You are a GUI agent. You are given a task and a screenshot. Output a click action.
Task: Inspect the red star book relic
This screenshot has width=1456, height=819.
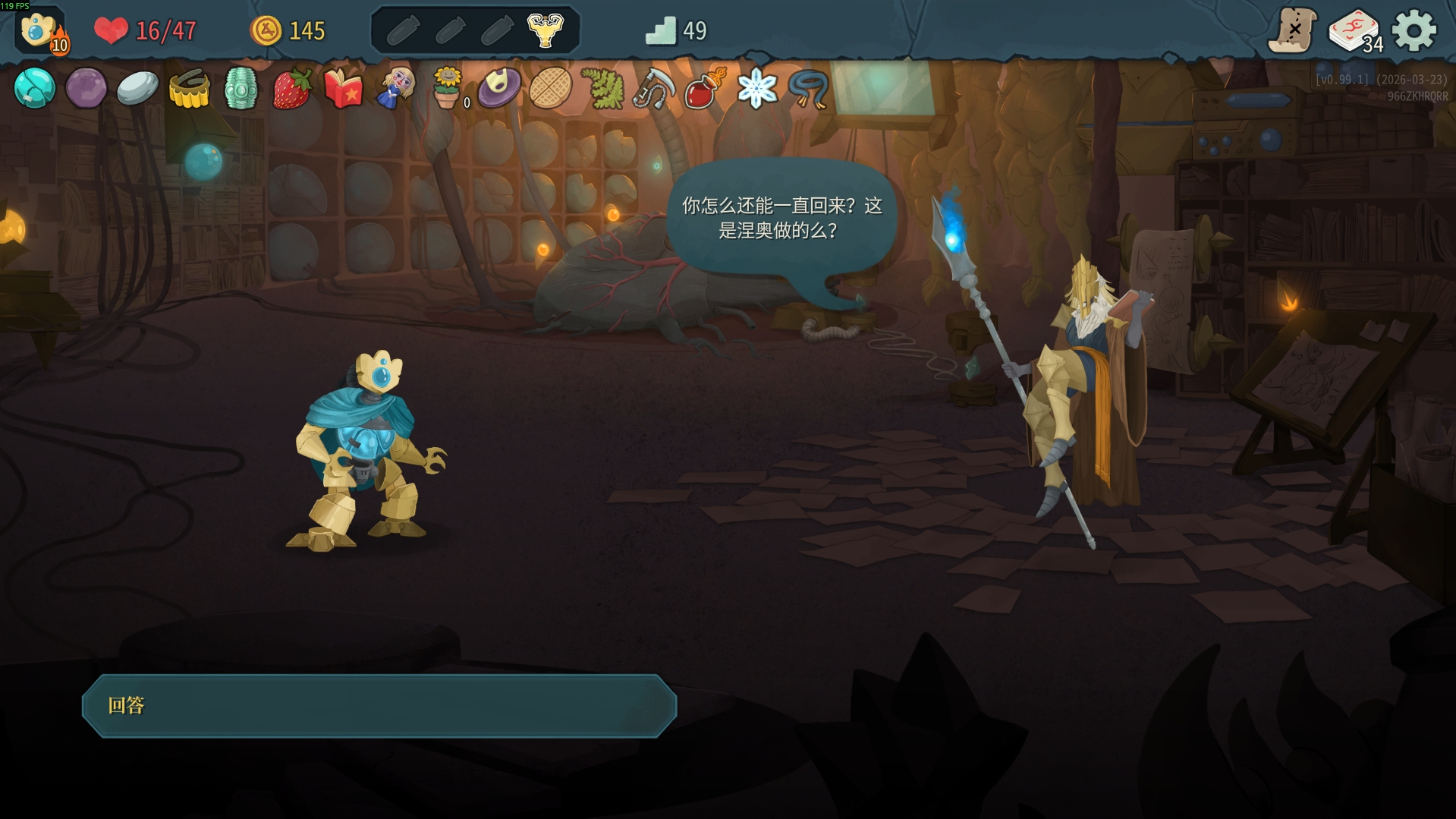coord(343,88)
